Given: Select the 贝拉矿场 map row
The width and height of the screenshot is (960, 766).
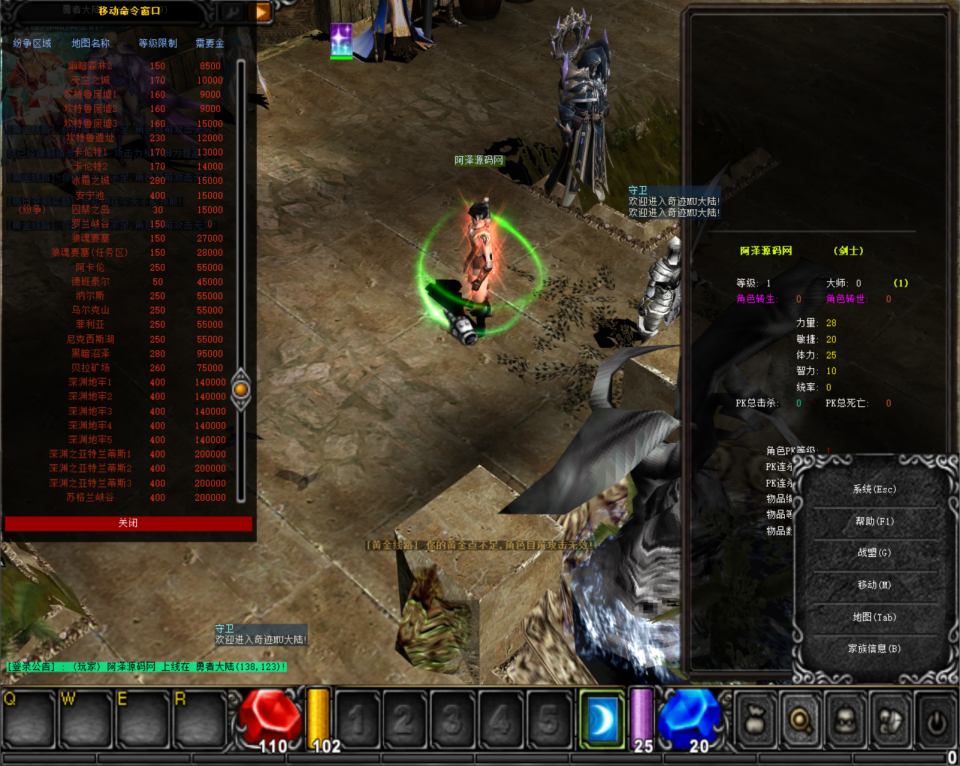Looking at the screenshot, I should [x=90, y=369].
